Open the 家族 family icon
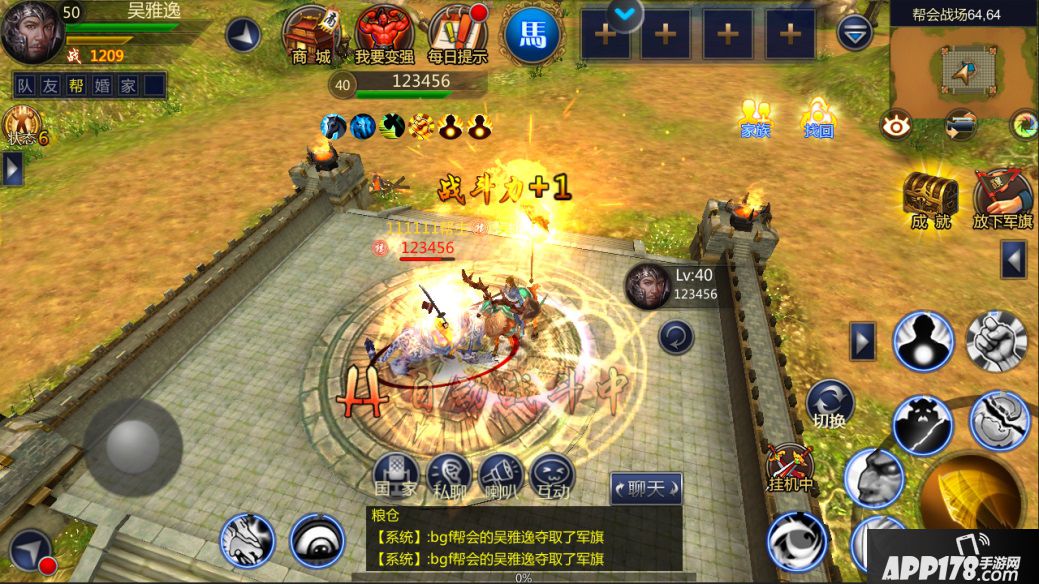 pyautogui.click(x=755, y=118)
